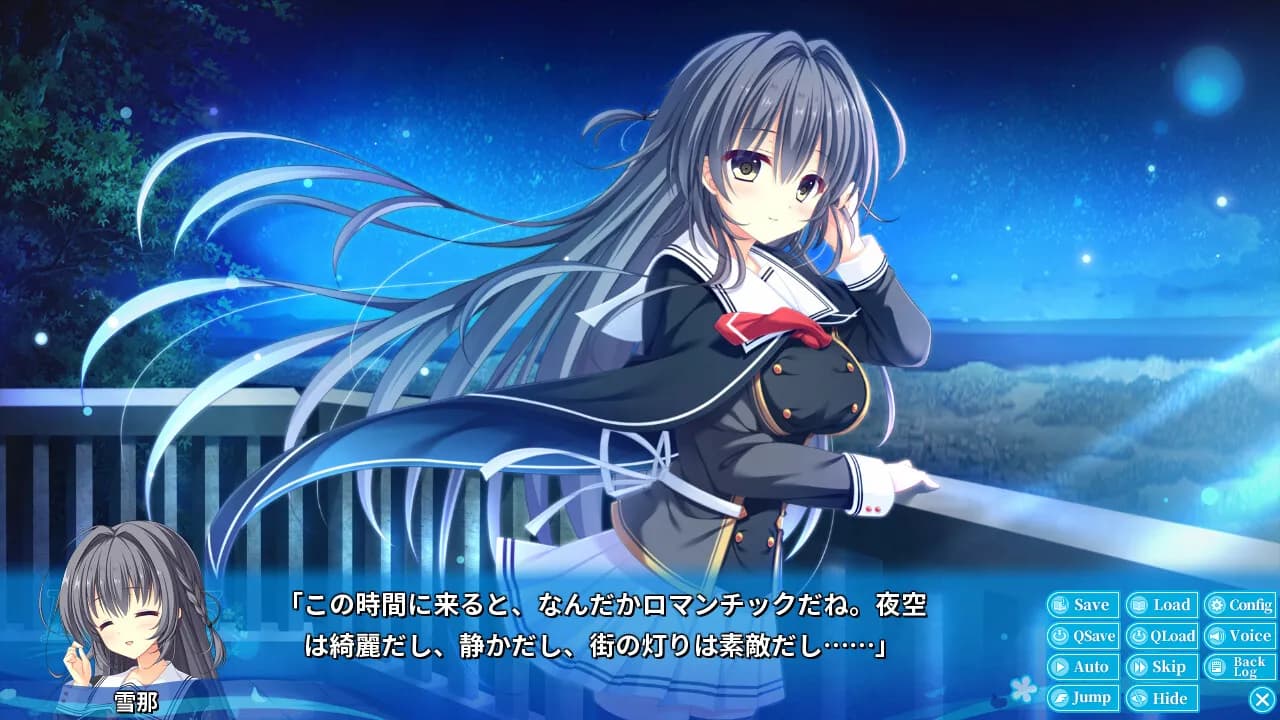
Task: Click the book icon on the Save button
Action: pyautogui.click(x=1059, y=604)
